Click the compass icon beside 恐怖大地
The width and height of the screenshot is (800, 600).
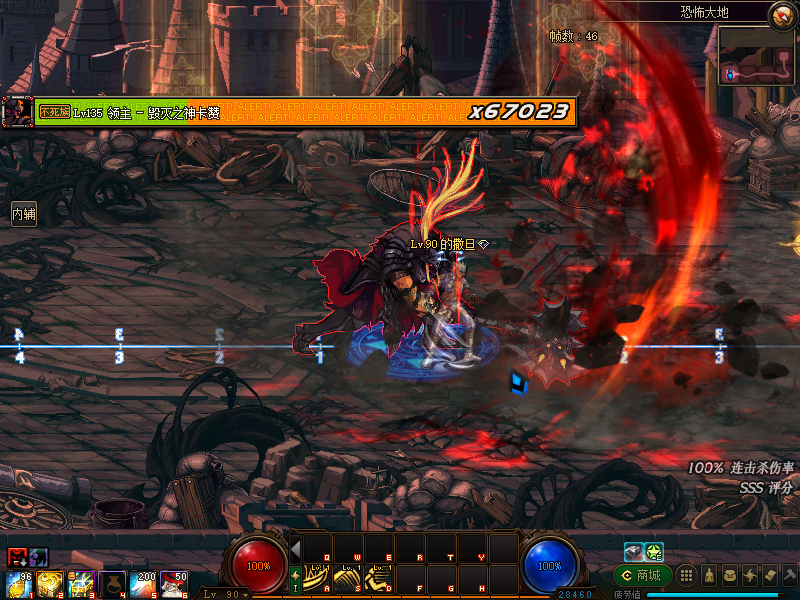coord(782,14)
